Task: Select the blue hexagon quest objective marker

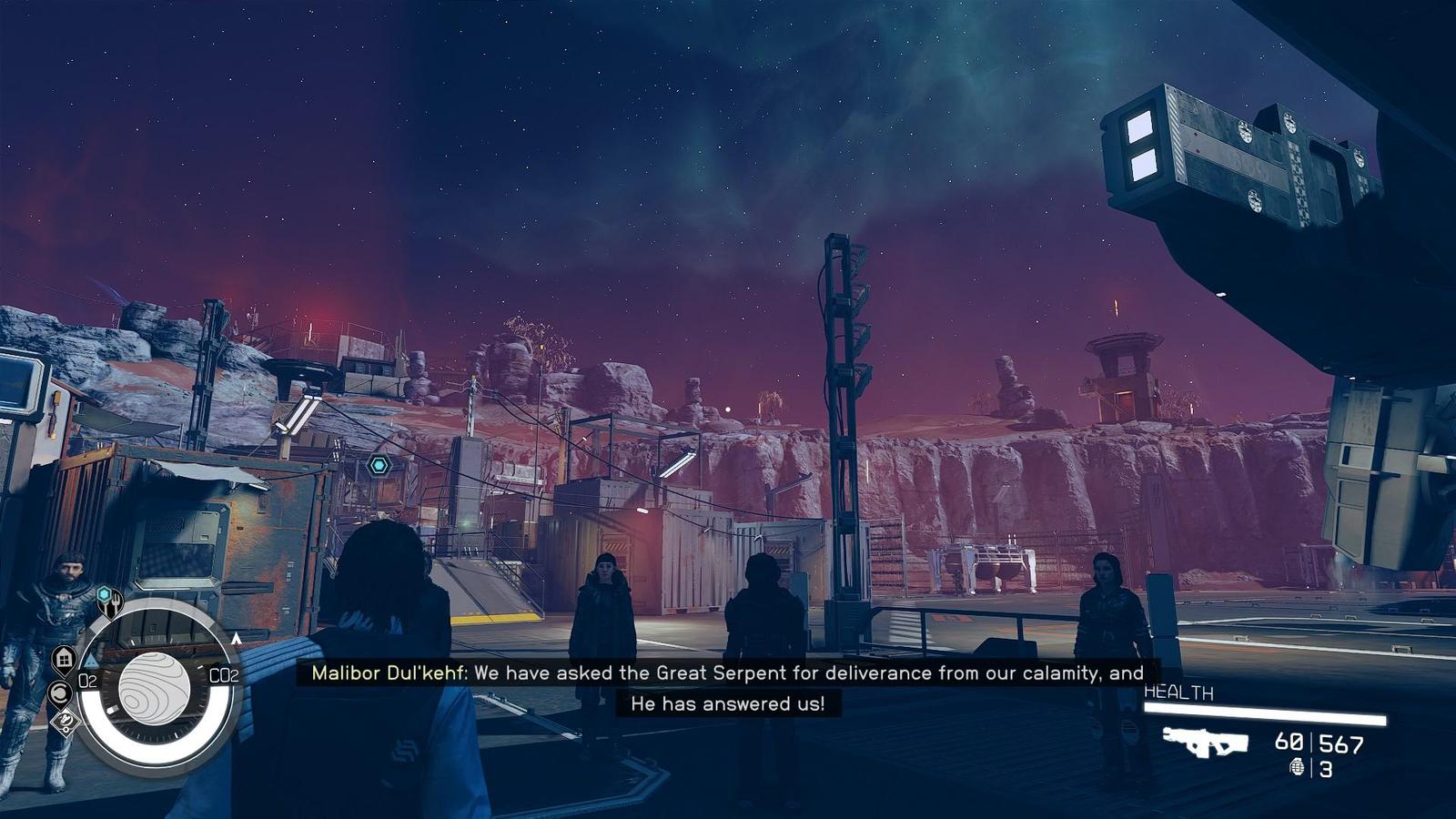Action: point(379,466)
